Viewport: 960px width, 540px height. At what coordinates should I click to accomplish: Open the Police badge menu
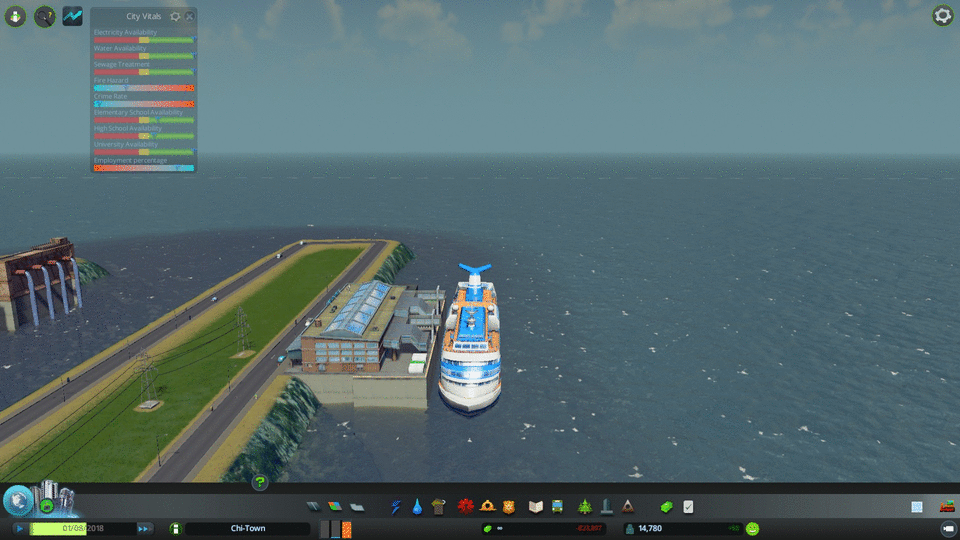click(x=508, y=507)
